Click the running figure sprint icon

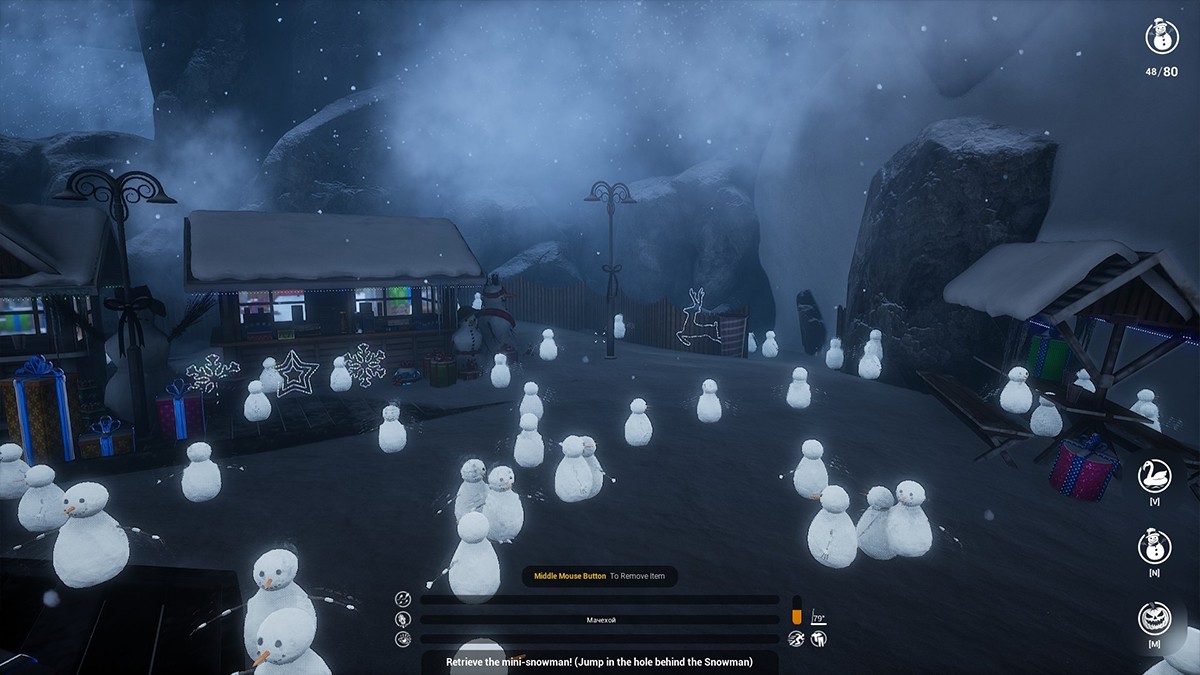click(796, 638)
